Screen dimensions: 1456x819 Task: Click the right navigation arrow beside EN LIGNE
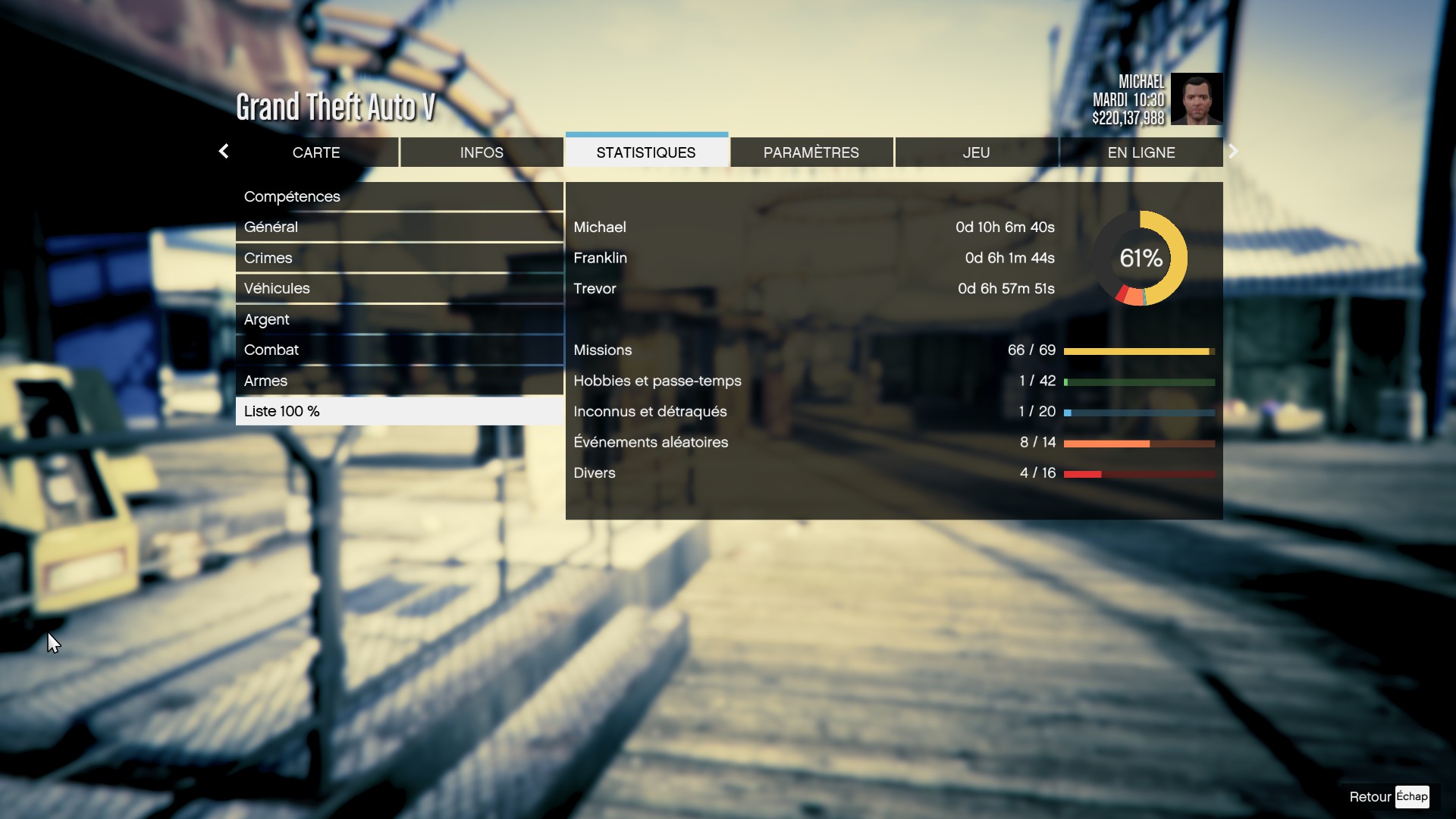(x=1233, y=151)
